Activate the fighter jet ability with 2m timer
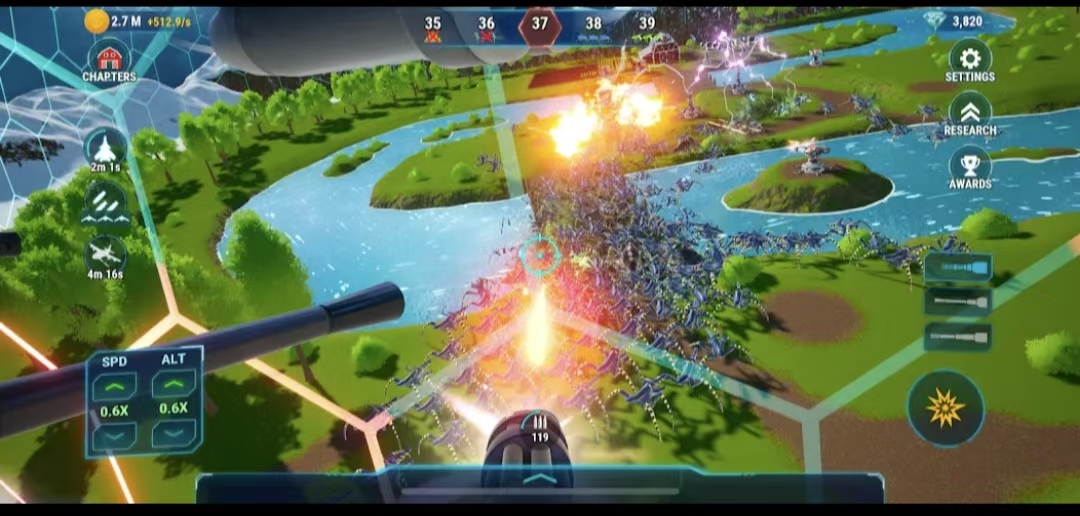The width and height of the screenshot is (1080, 516). (x=105, y=150)
